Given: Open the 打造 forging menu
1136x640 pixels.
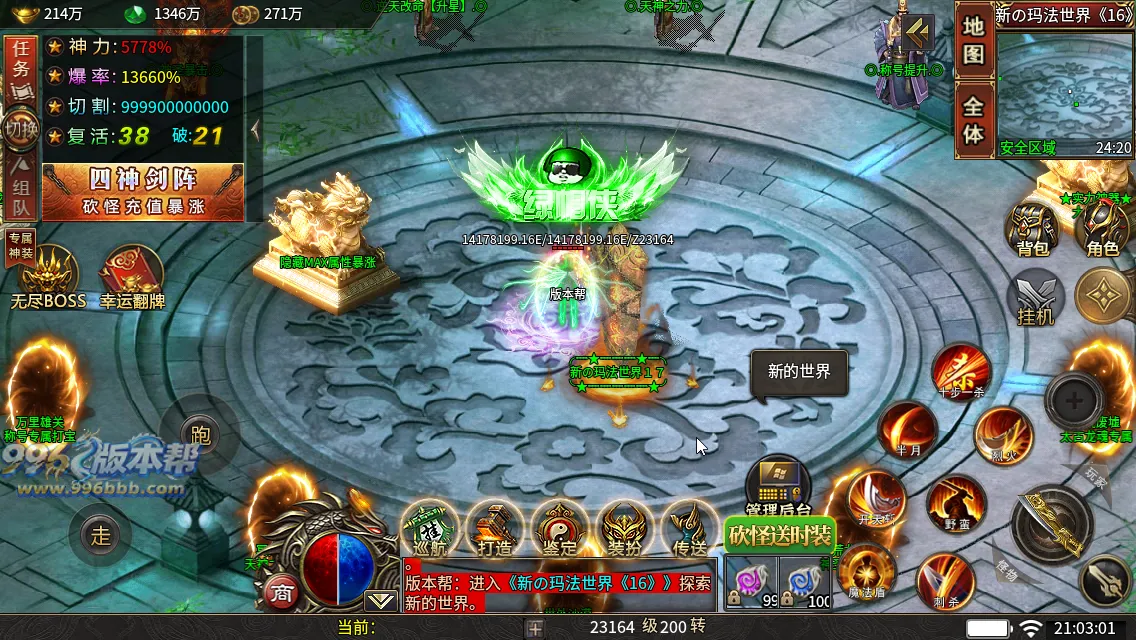Looking at the screenshot, I should click(495, 528).
